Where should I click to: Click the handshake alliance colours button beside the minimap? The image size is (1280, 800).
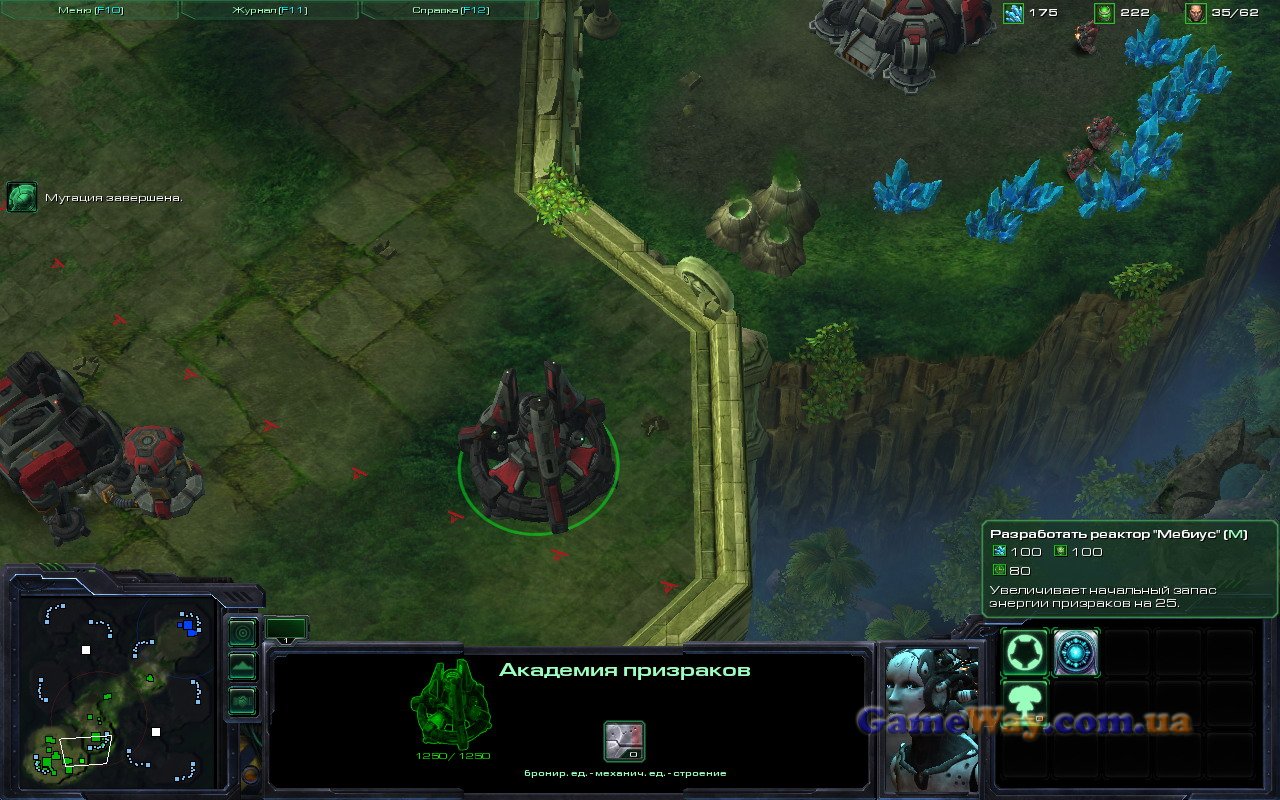[242, 700]
